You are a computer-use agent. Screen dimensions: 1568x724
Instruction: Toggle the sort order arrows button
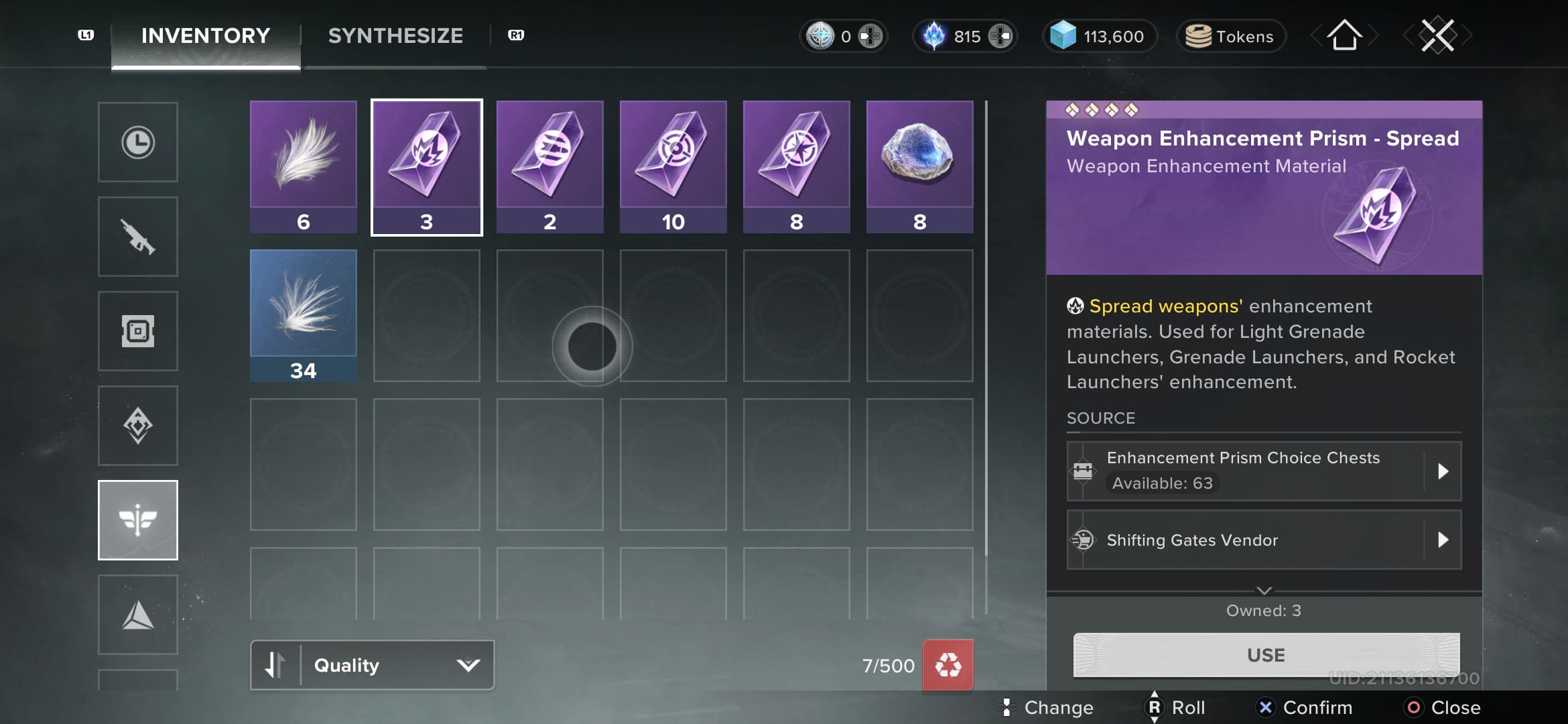pyautogui.click(x=275, y=665)
